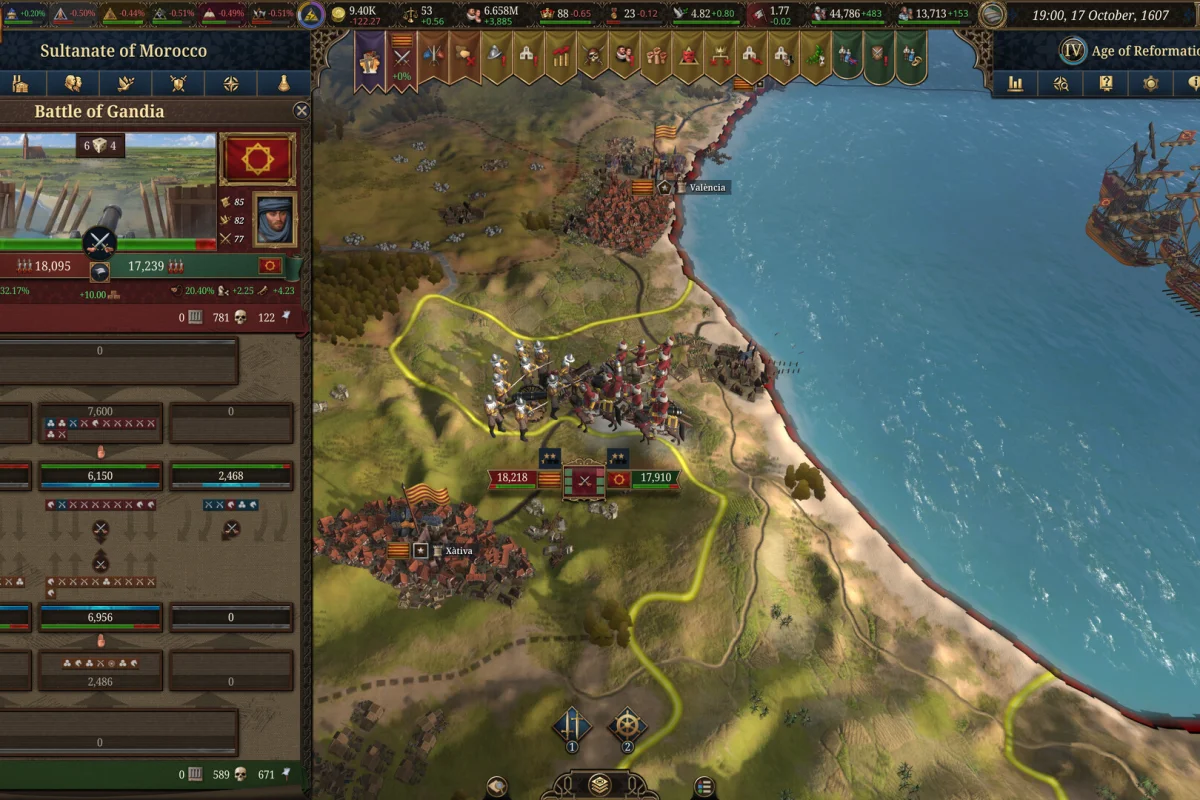Screen dimensions: 1200x800
Task: Open the compass rose tab
Action: pos(231,83)
